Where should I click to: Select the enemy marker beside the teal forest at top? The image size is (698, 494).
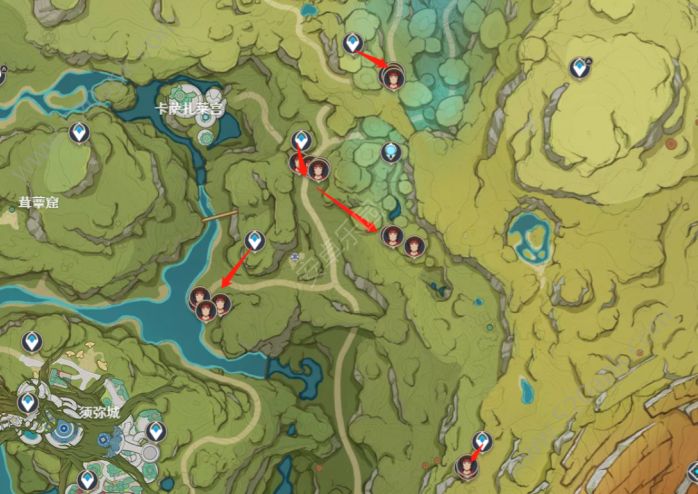click(393, 75)
